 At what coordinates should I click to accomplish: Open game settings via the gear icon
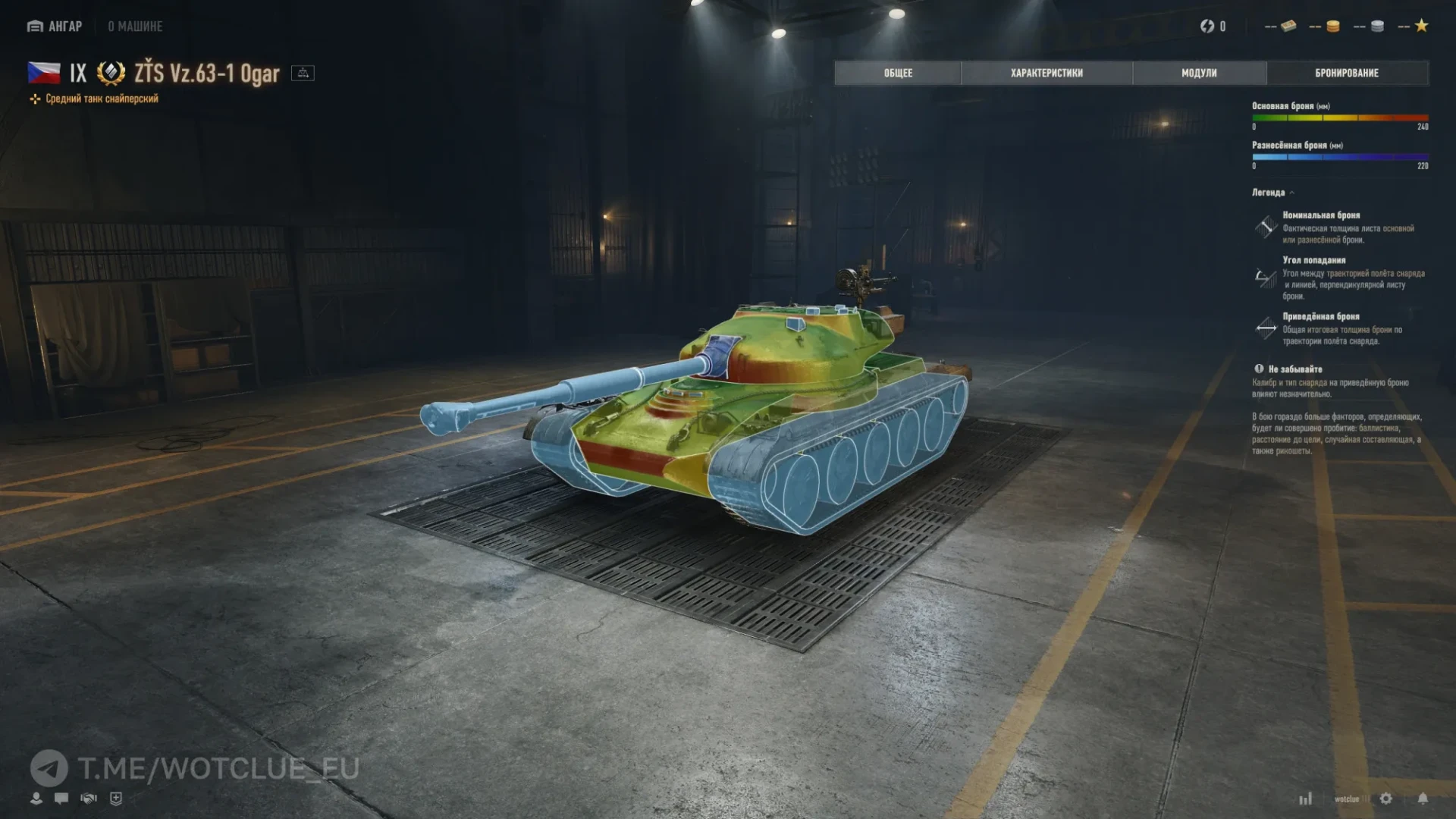1386,799
